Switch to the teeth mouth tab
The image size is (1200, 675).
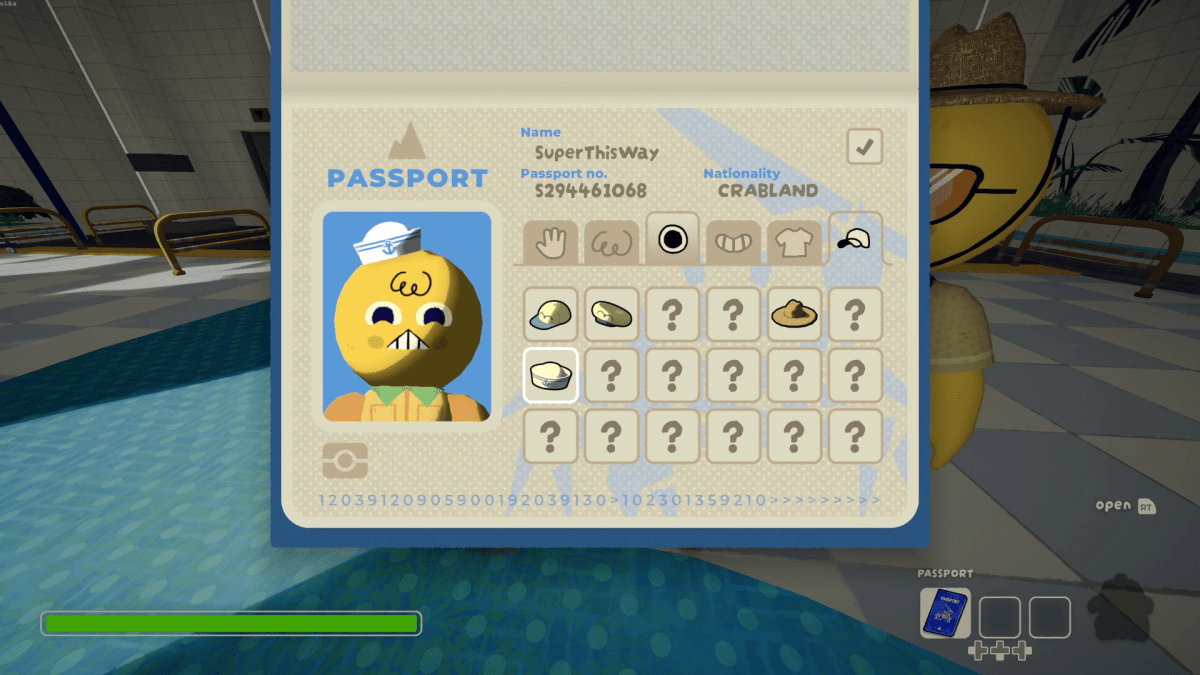coord(733,243)
